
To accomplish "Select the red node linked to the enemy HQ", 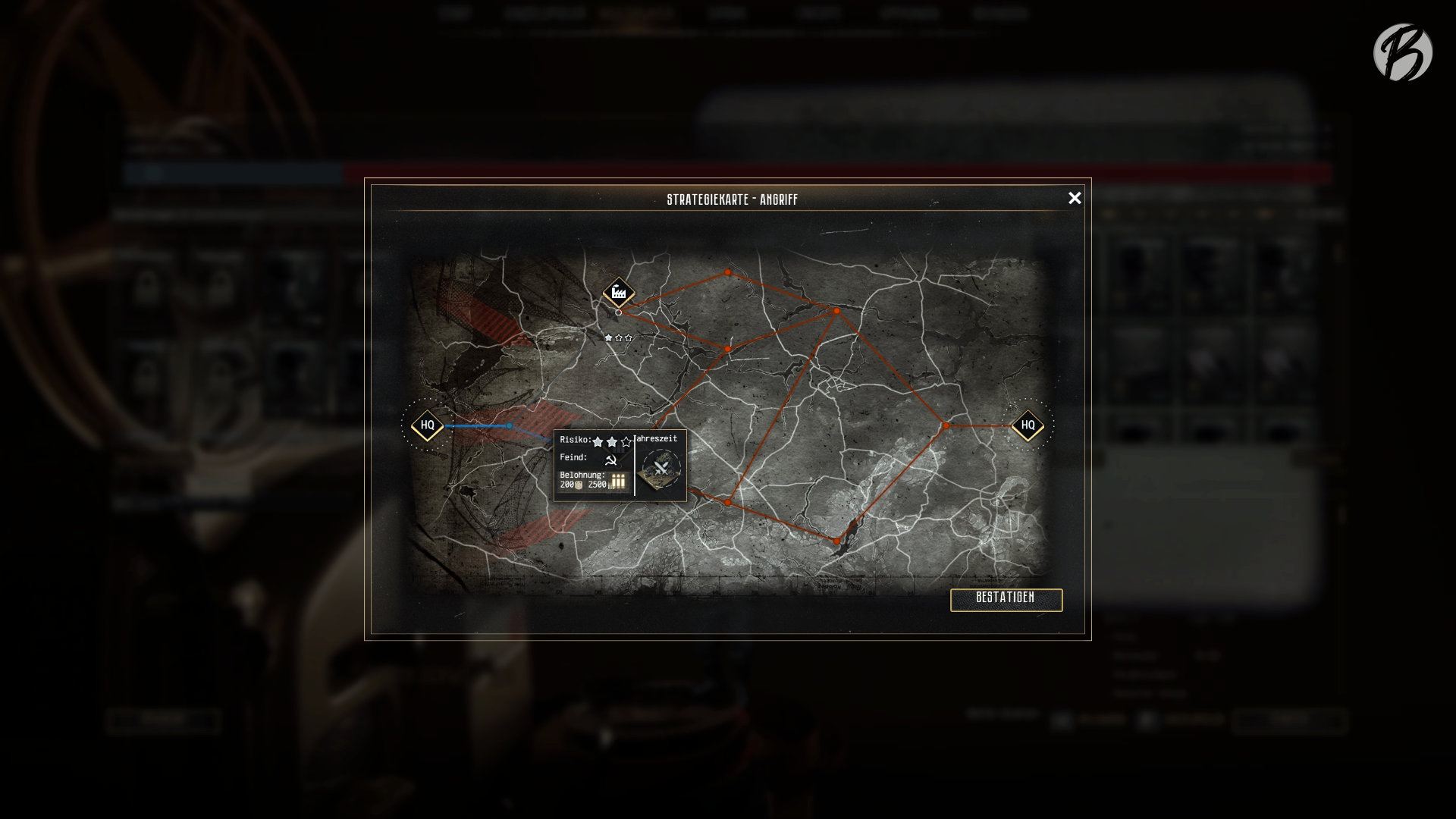I will 946,426.
